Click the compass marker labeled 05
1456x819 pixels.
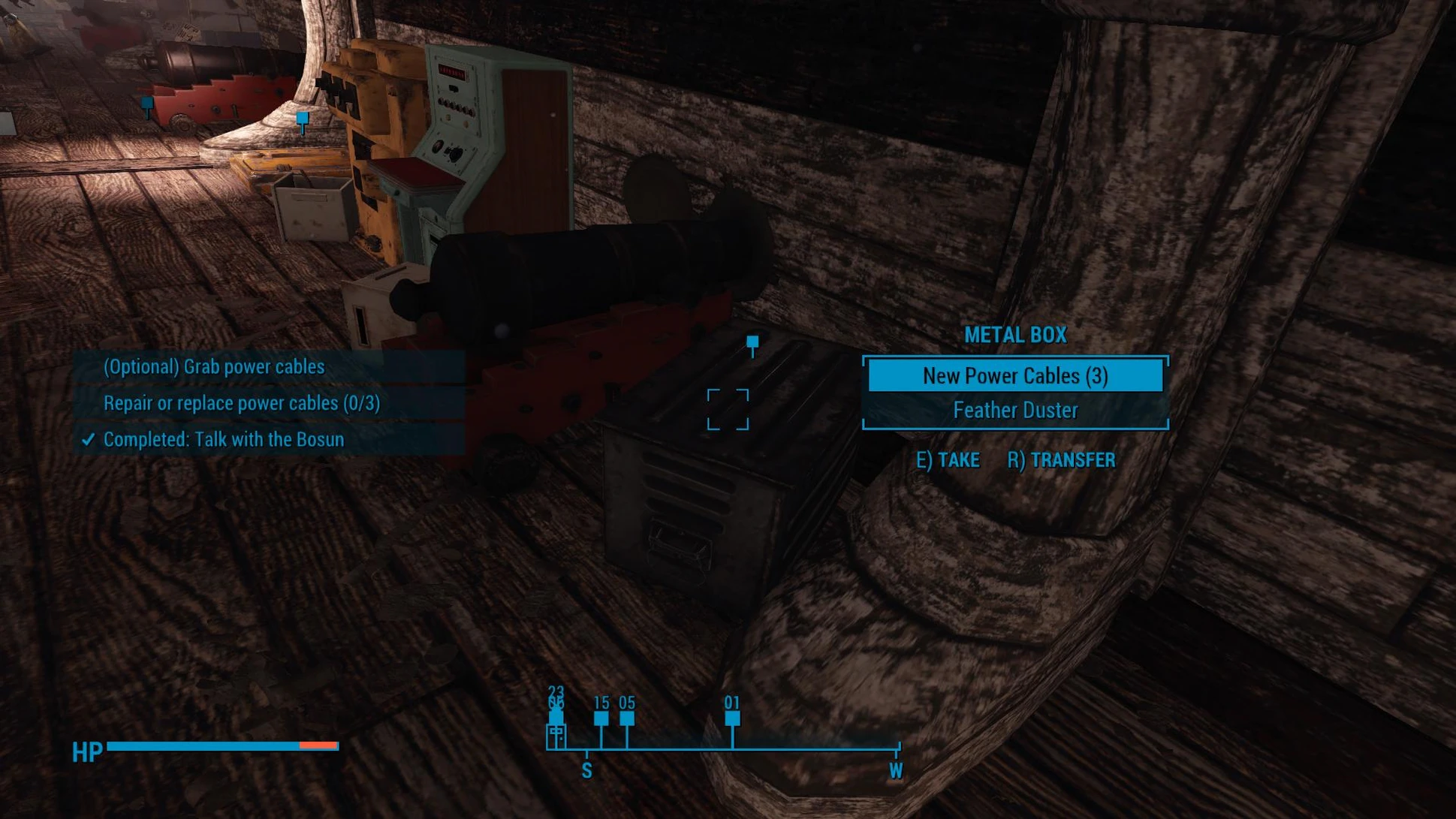click(x=627, y=718)
